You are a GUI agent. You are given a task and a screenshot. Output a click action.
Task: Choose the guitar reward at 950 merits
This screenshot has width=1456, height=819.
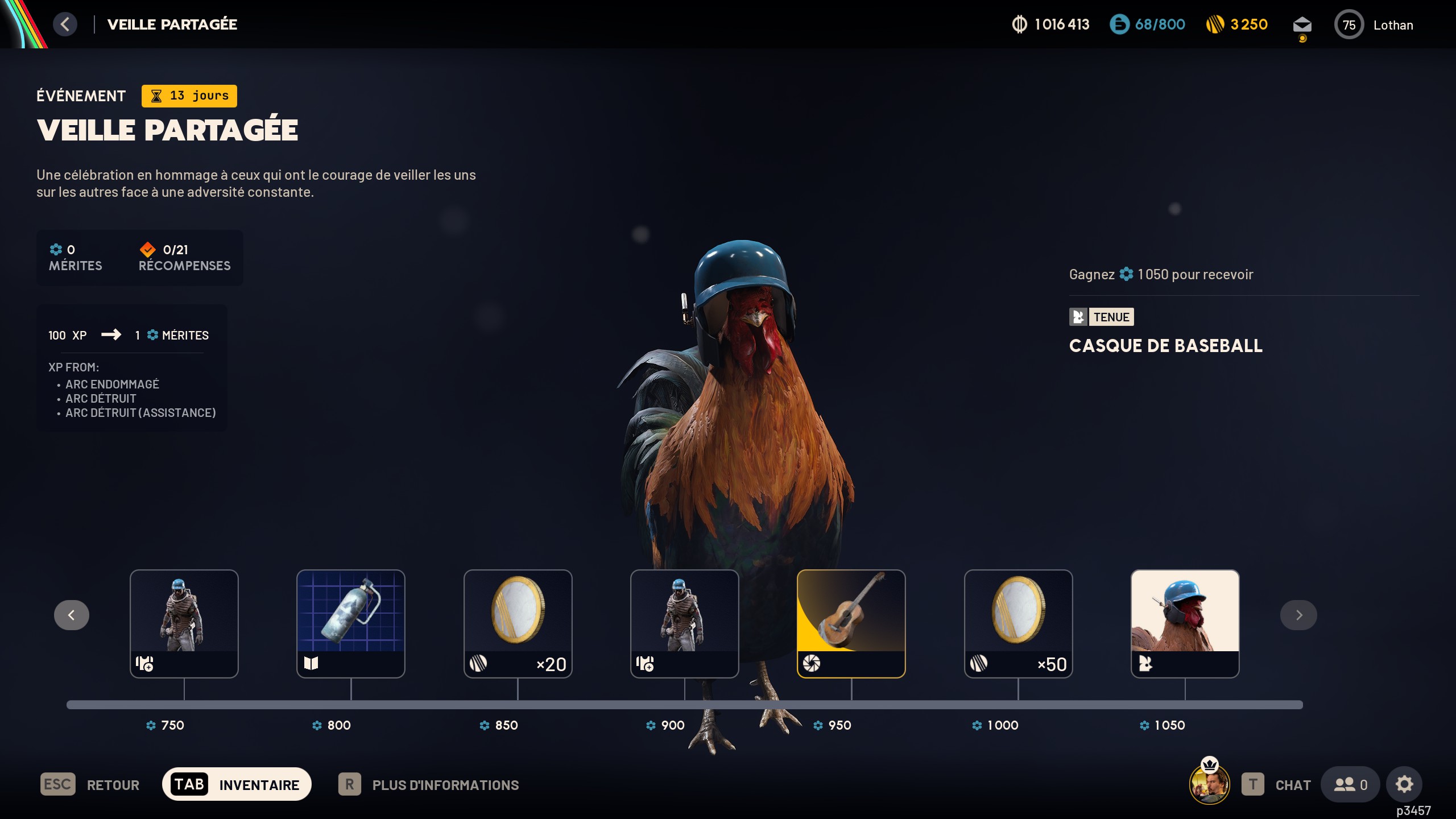pos(851,623)
